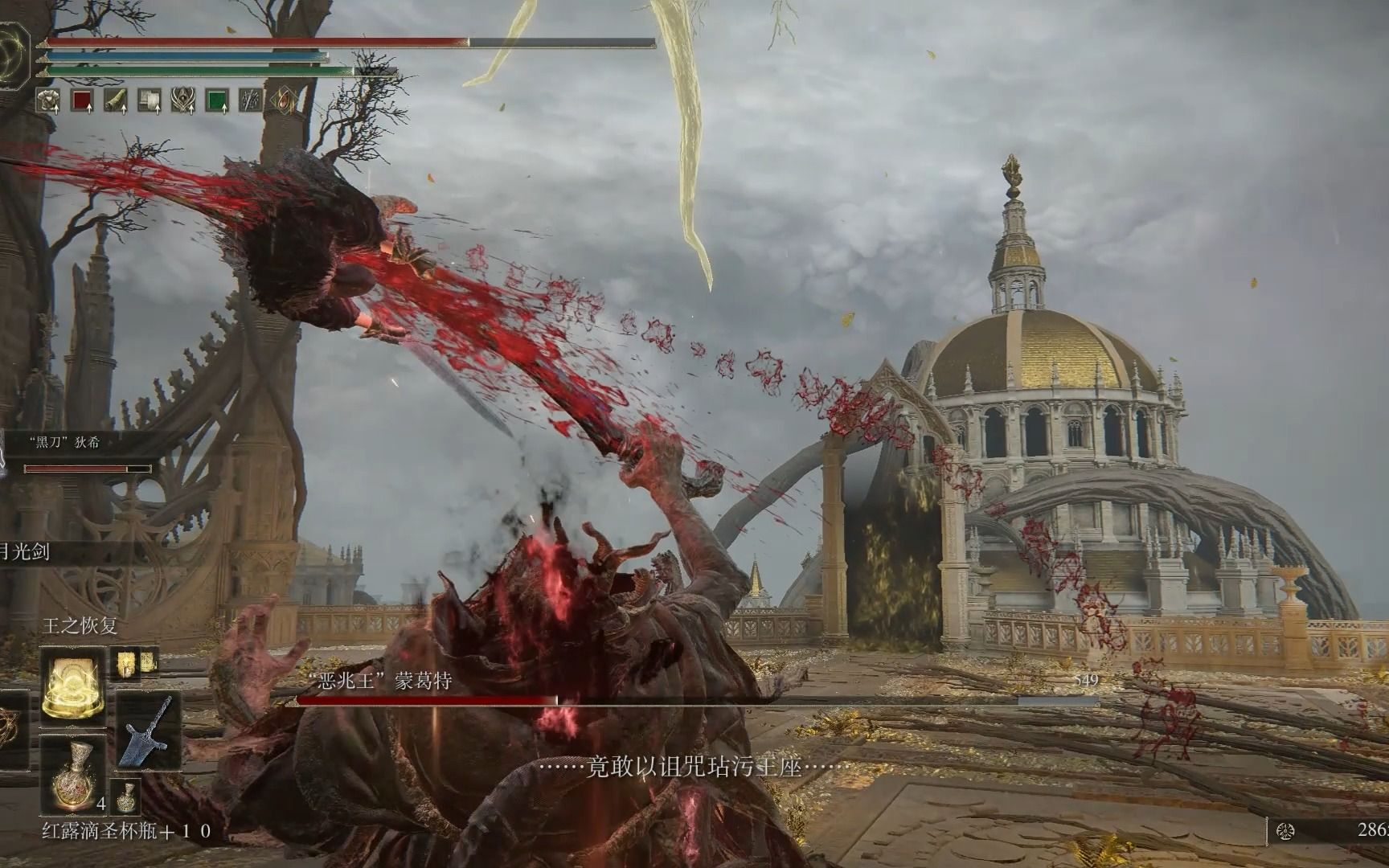
Task: Inspect the red square buff icon
Action: 83,100
